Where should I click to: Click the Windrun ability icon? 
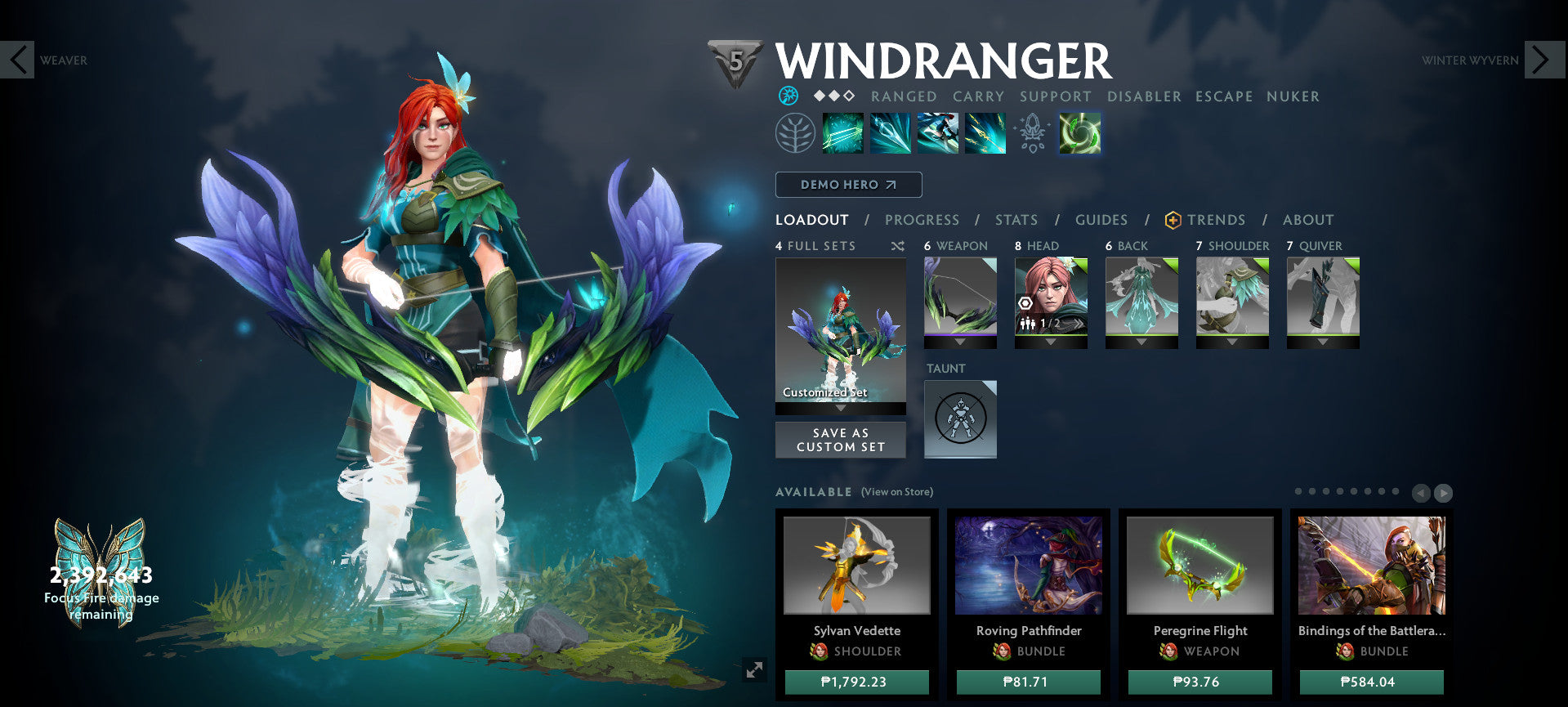click(x=938, y=133)
